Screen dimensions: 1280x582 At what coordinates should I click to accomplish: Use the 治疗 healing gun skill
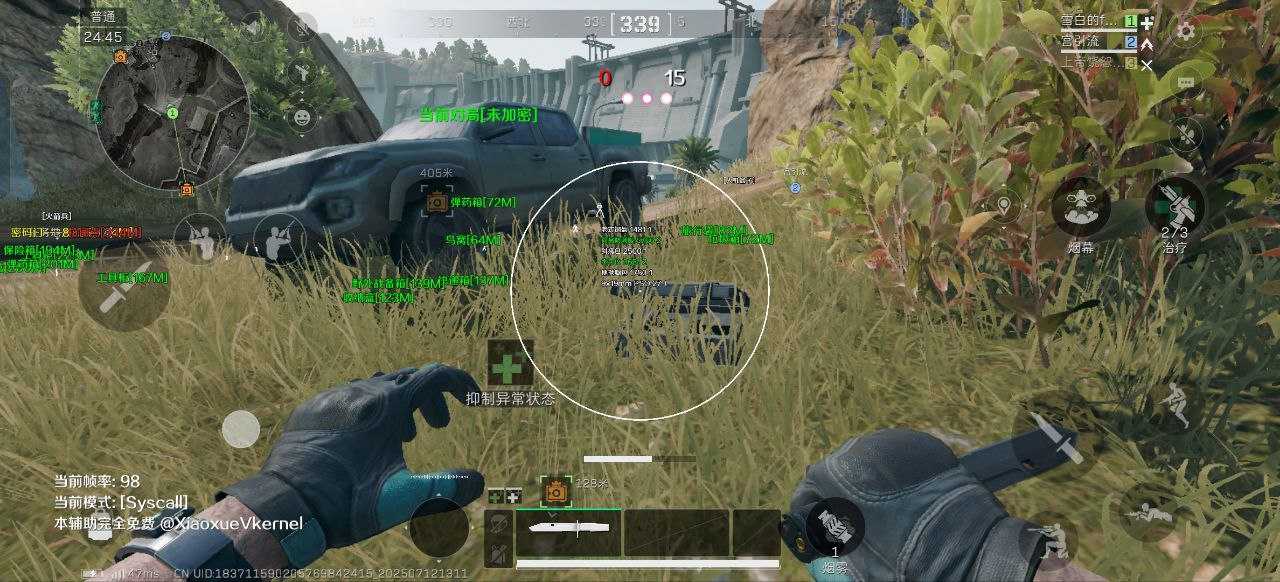point(1175,205)
